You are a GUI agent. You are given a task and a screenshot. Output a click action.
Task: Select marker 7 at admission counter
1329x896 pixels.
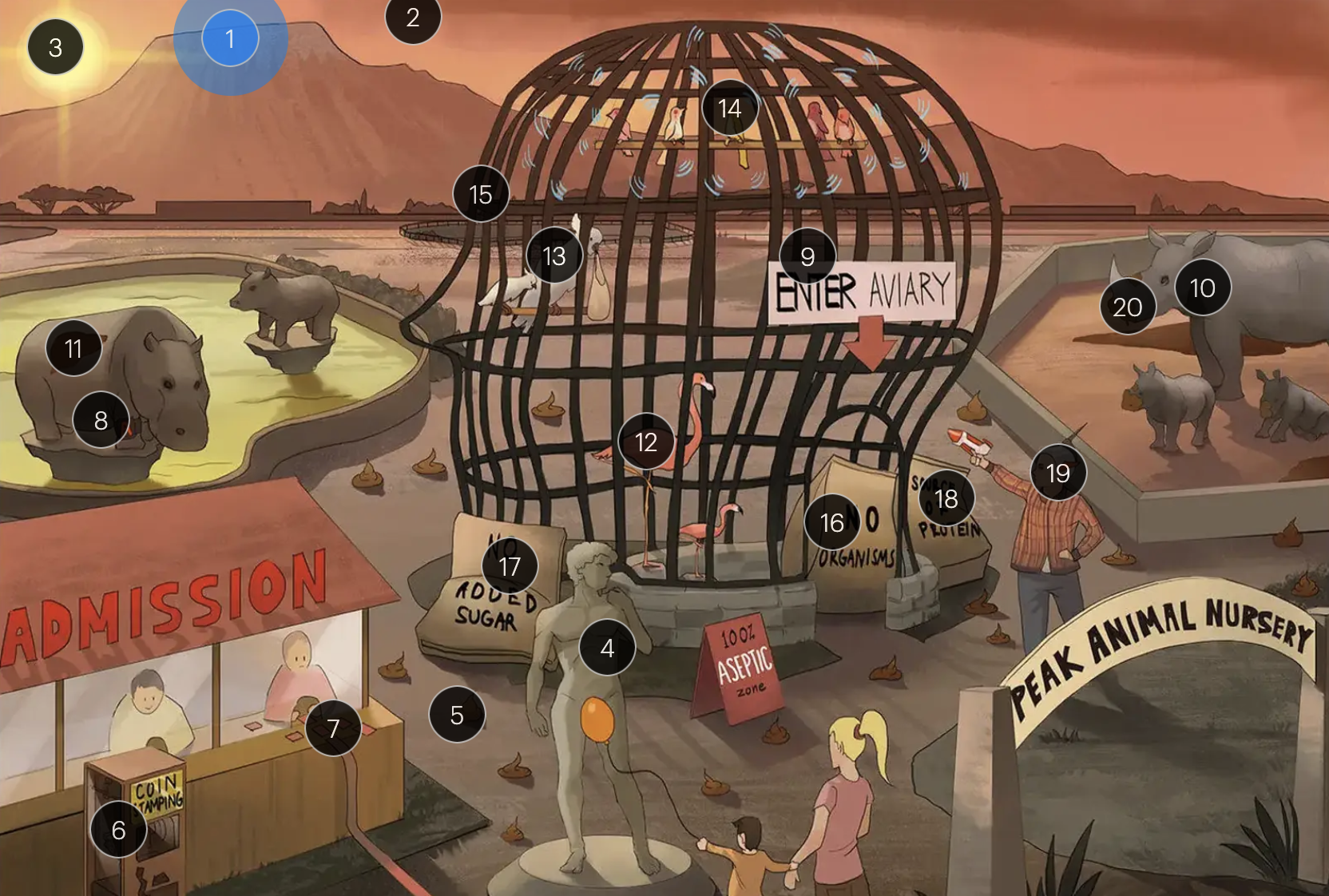[333, 728]
